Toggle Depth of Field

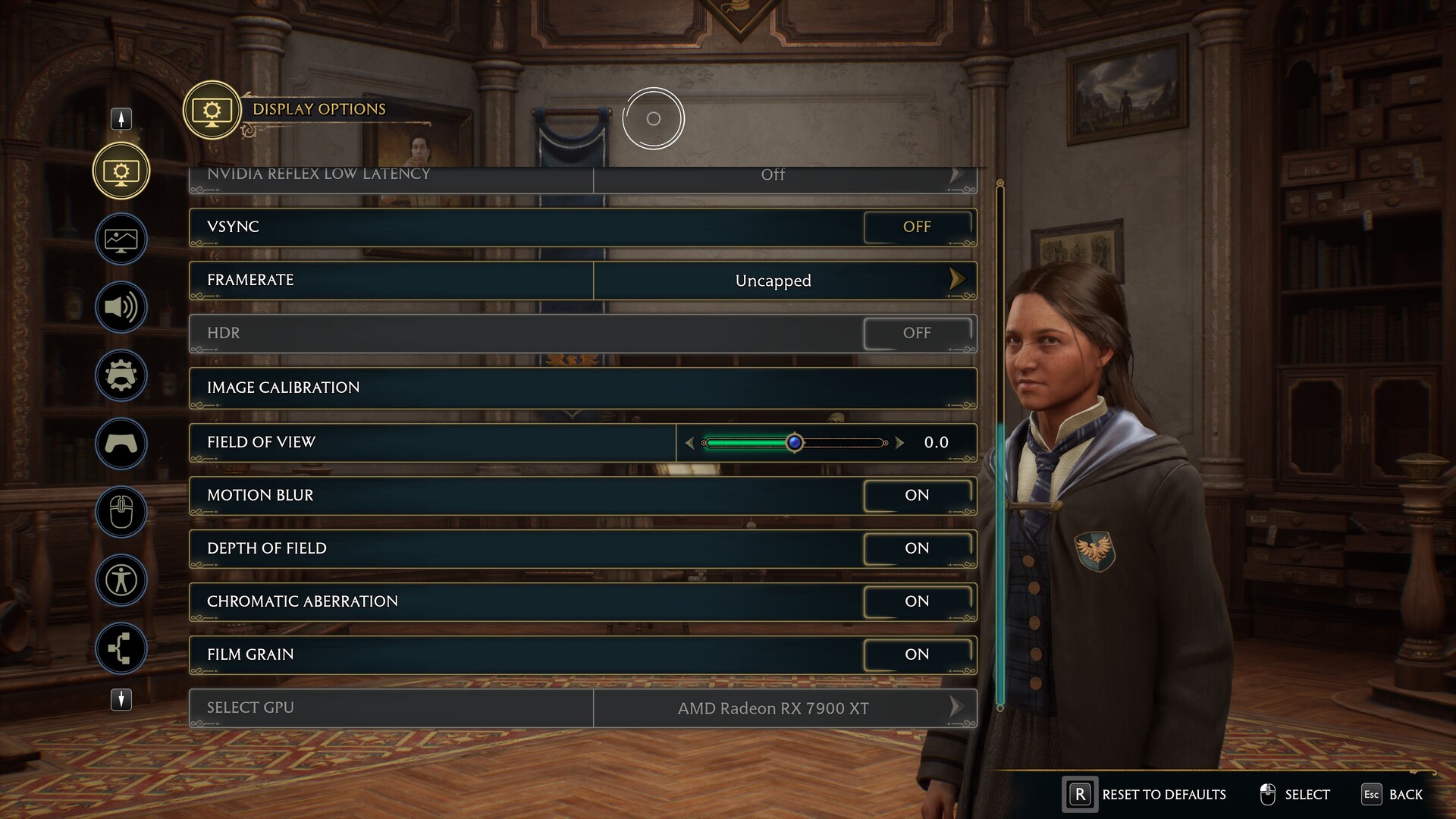pos(917,548)
